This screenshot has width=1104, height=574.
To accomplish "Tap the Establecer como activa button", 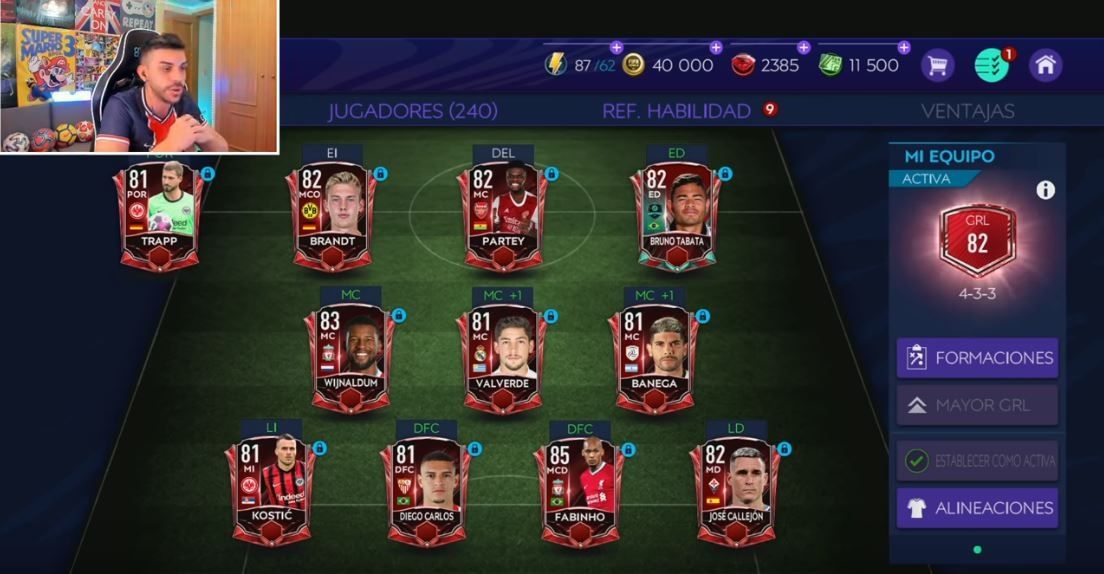I will [x=977, y=461].
